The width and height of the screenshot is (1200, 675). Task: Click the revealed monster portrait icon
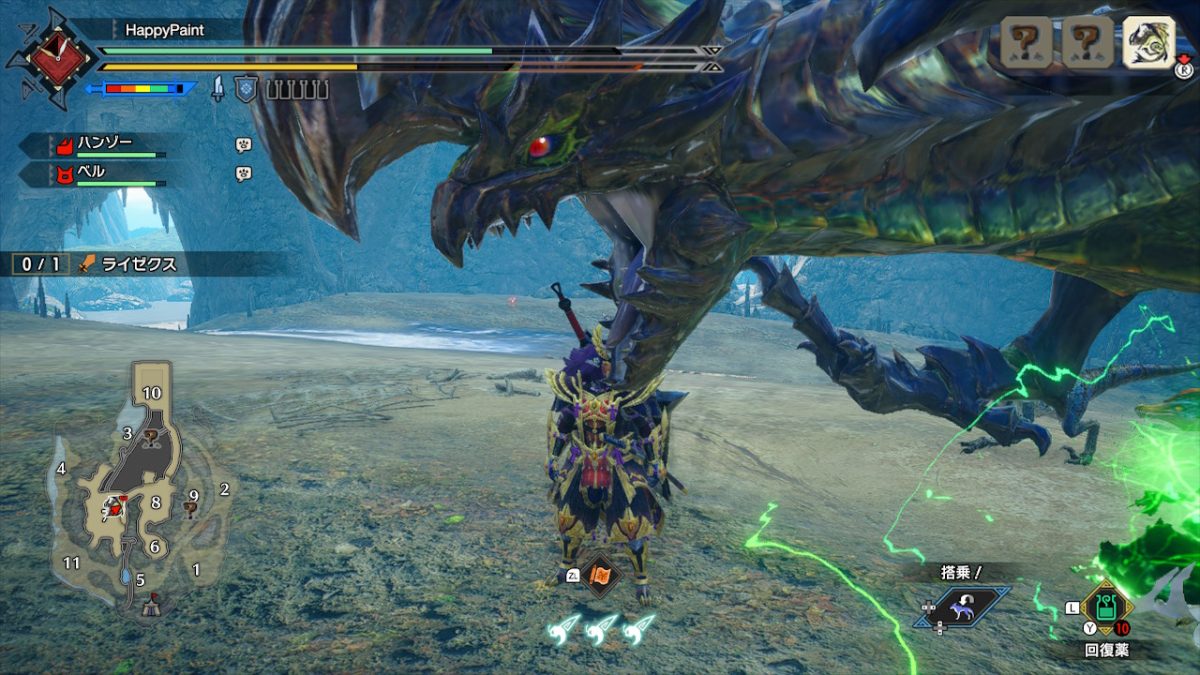pyautogui.click(x=1148, y=43)
